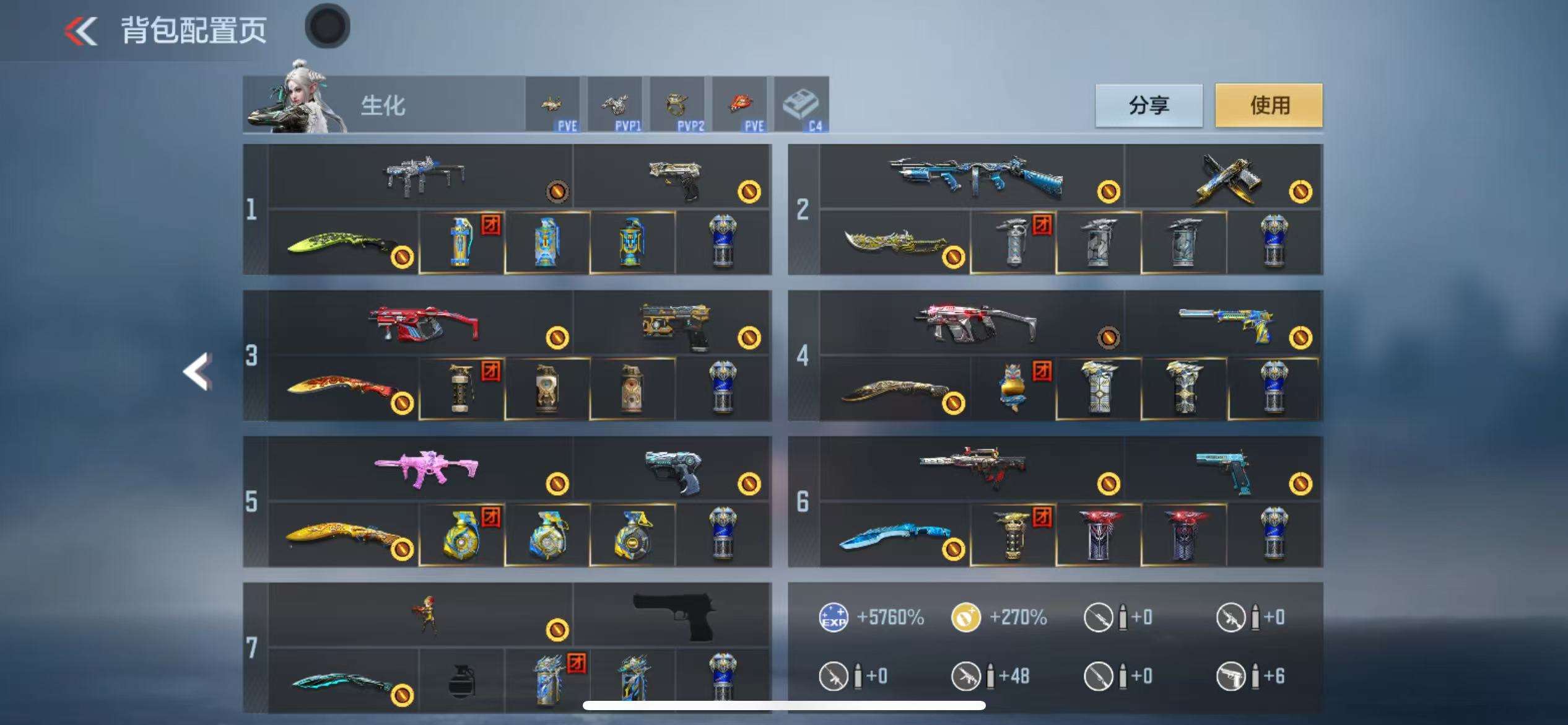
Task: Apply loadout with the yellow 使用 button
Action: point(1268,105)
